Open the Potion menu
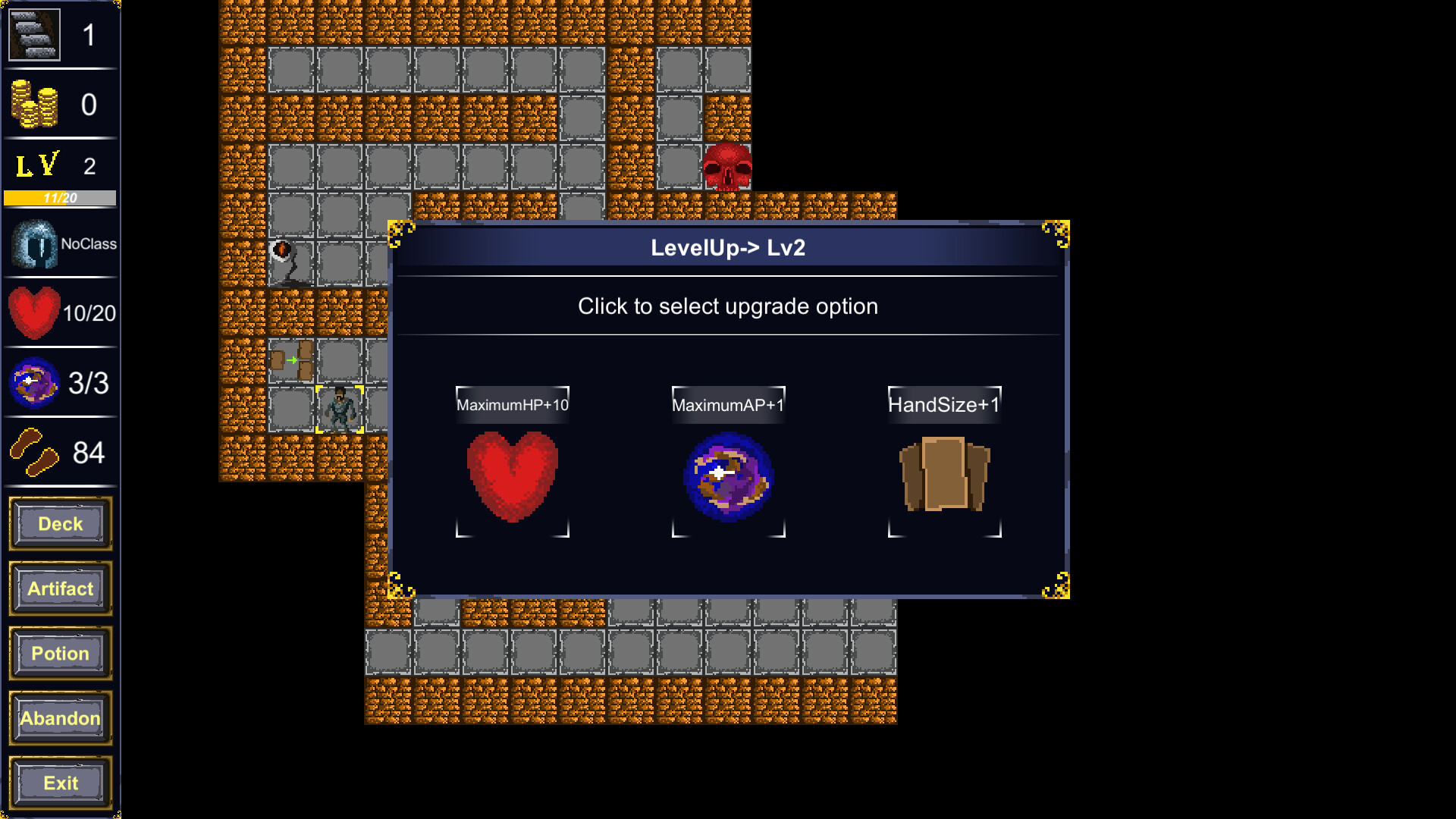Viewport: 1456px width, 819px height. click(60, 653)
